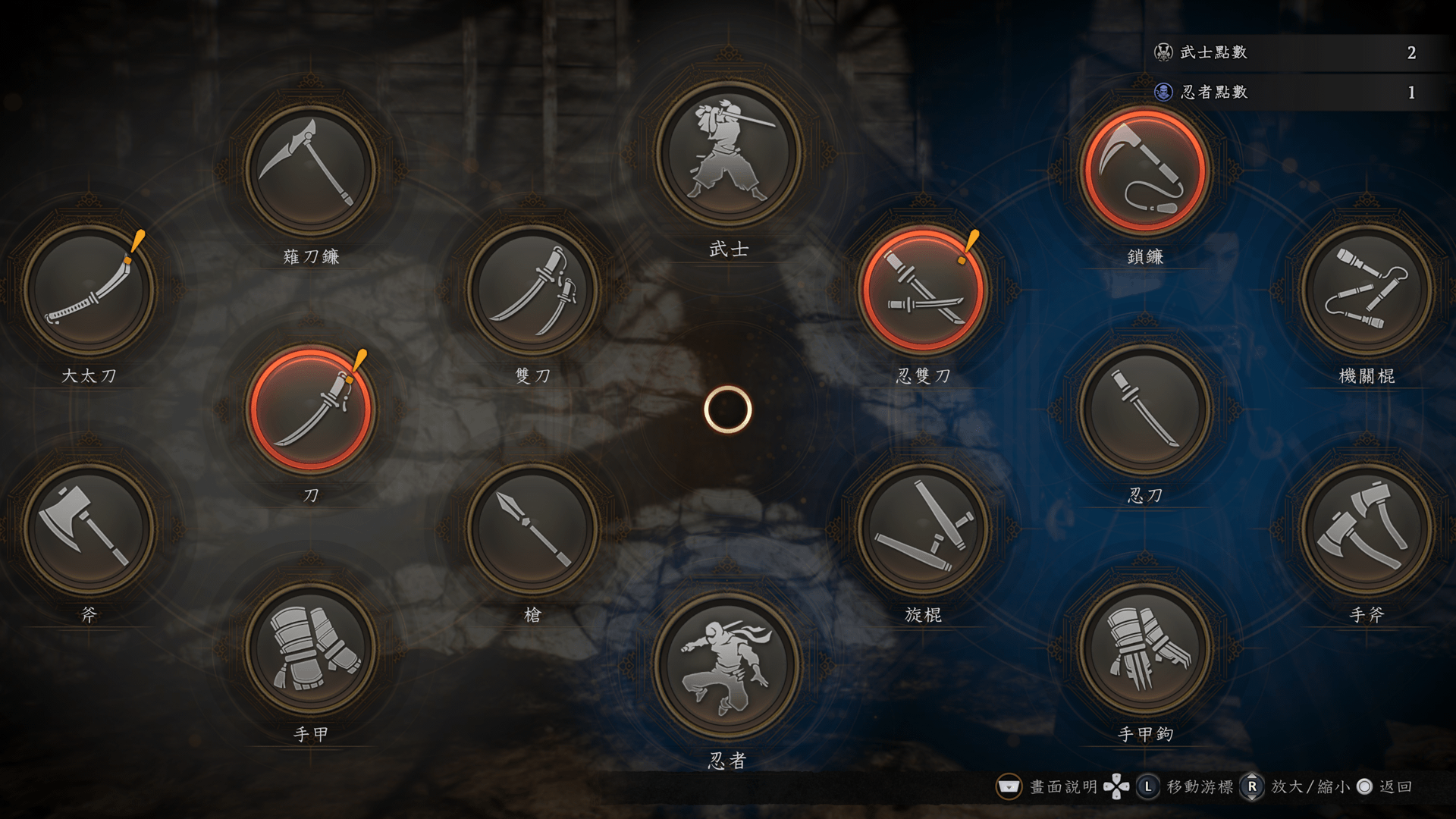Open the 武士 samurai skill tree
The width and height of the screenshot is (1456, 819).
728,153
